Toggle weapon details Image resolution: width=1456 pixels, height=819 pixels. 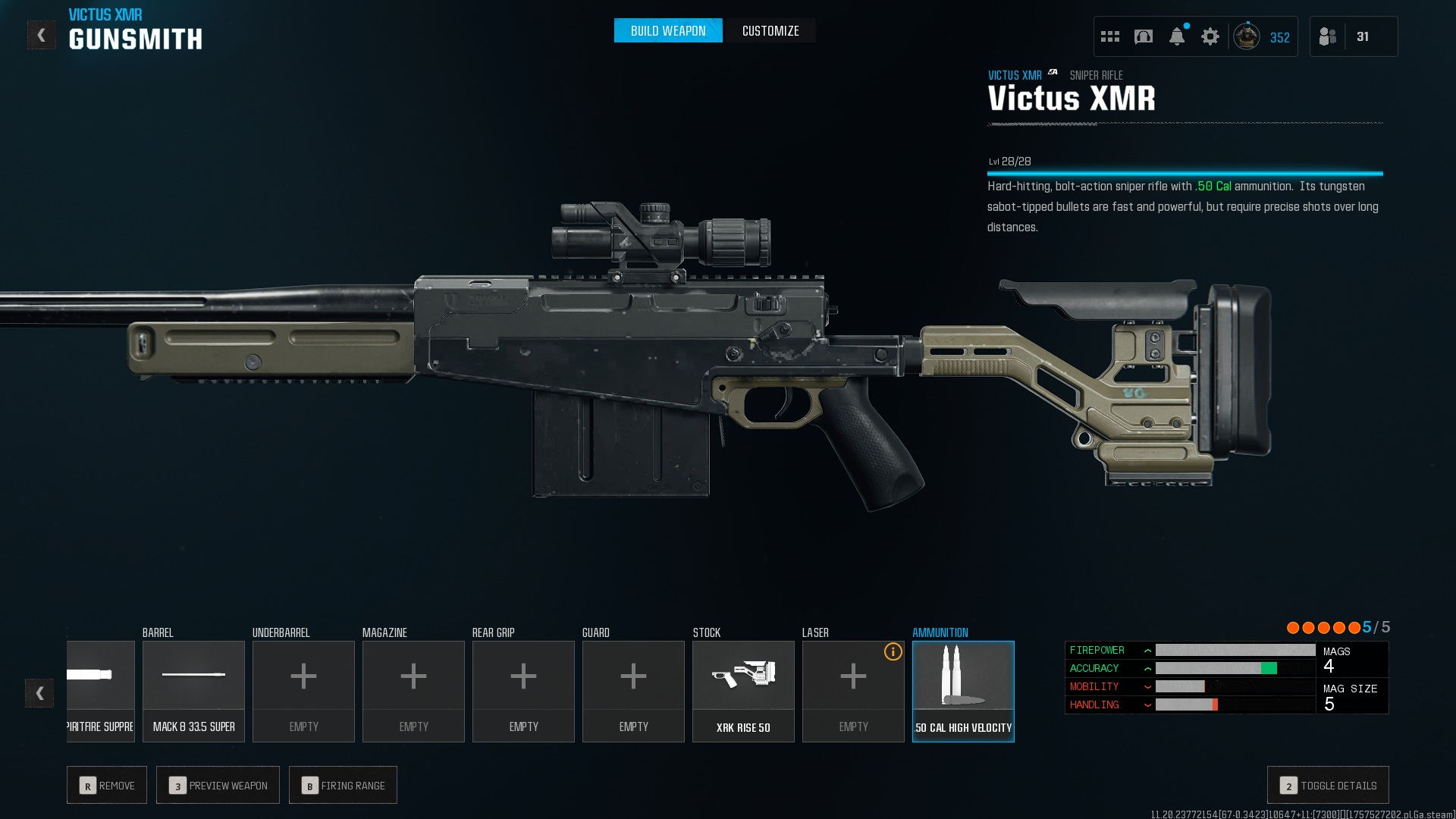pyautogui.click(x=1328, y=785)
